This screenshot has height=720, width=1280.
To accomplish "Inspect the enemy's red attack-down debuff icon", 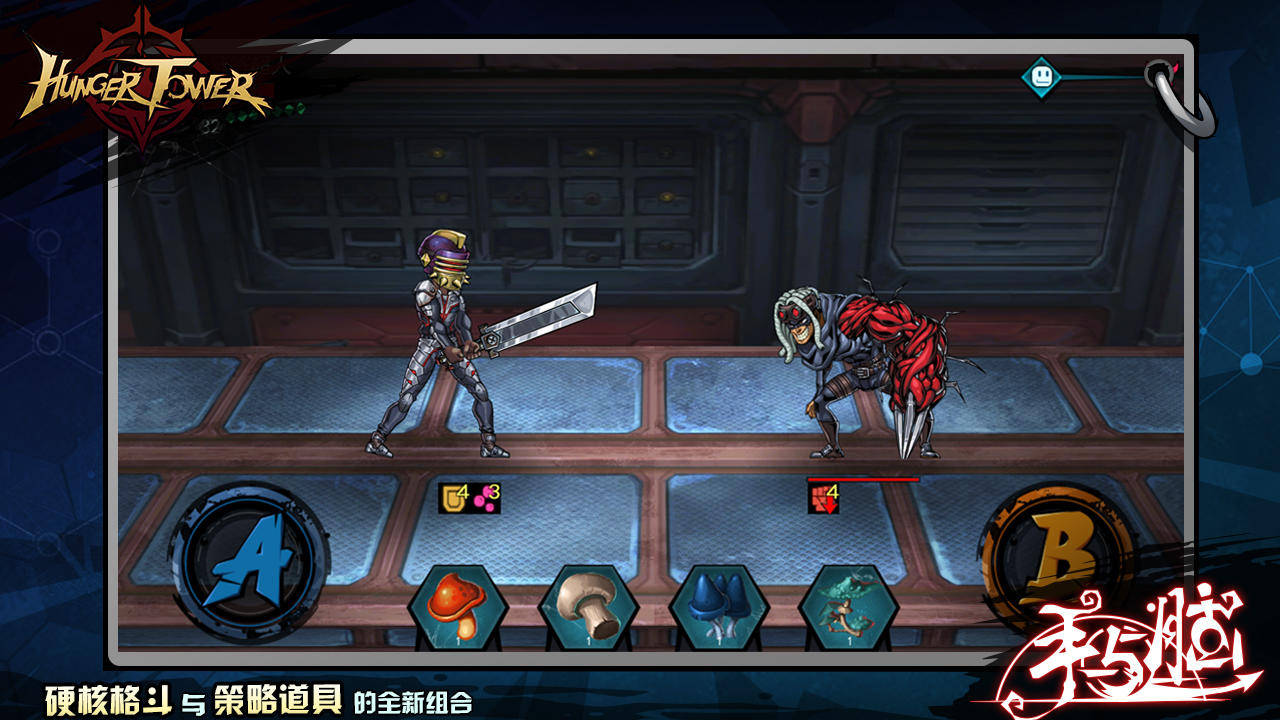I will tap(821, 495).
